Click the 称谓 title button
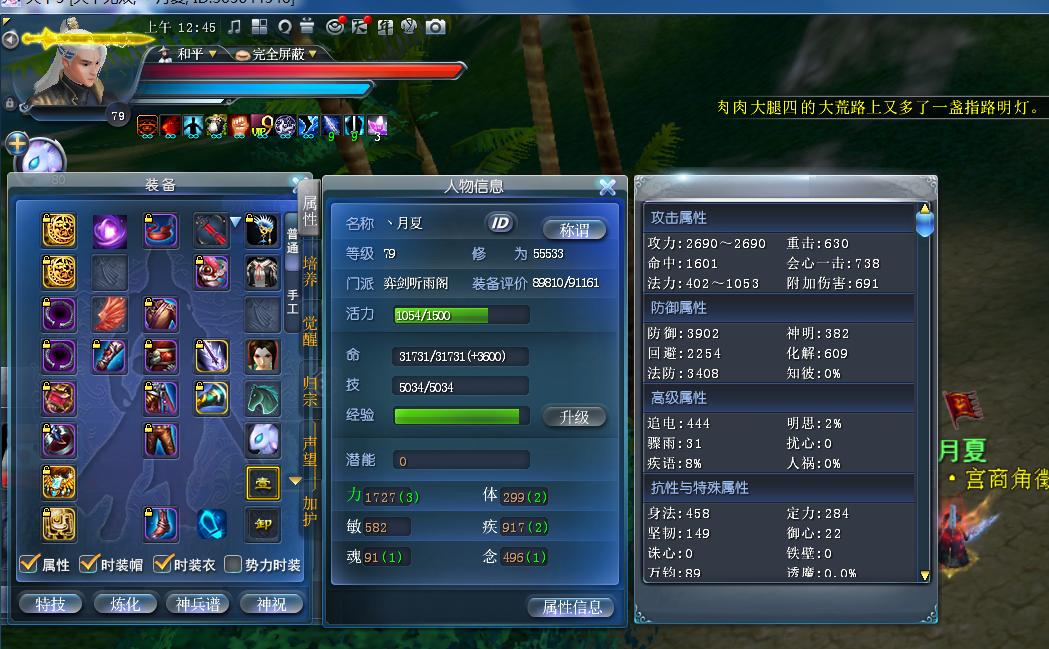 click(x=574, y=229)
